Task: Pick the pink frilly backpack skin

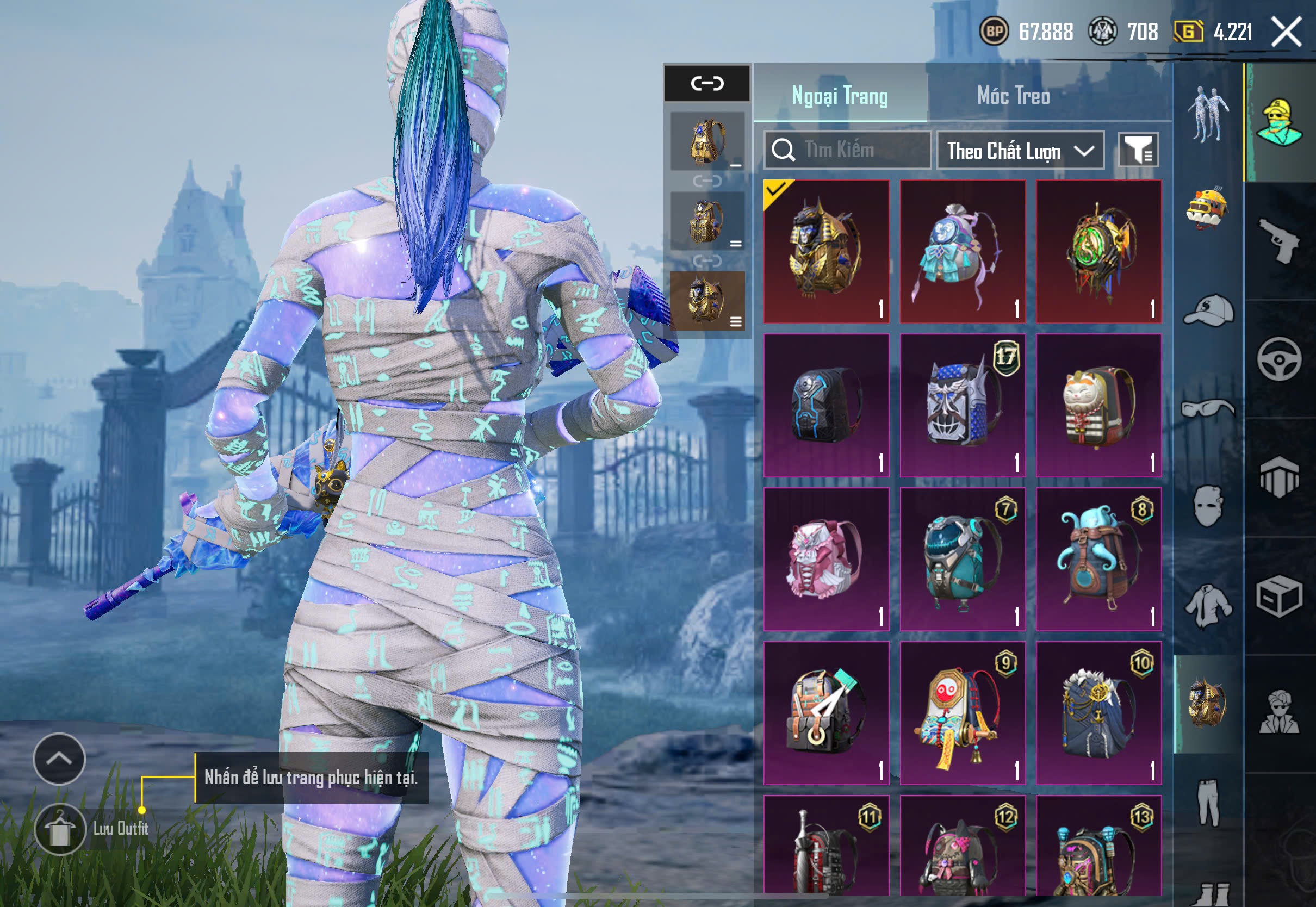Action: [826, 559]
